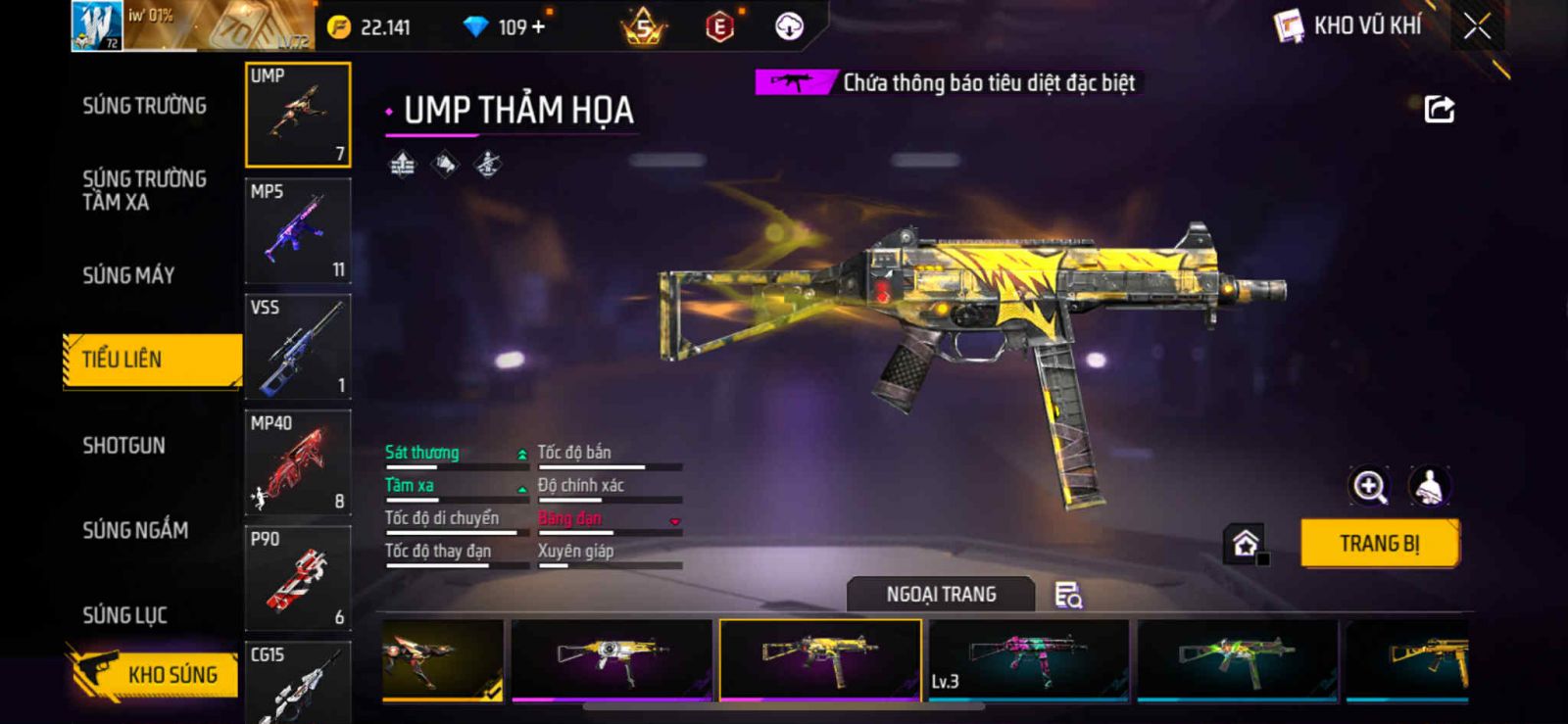
Task: Open the KHO SÚNG button
Action: pyautogui.click(x=155, y=674)
